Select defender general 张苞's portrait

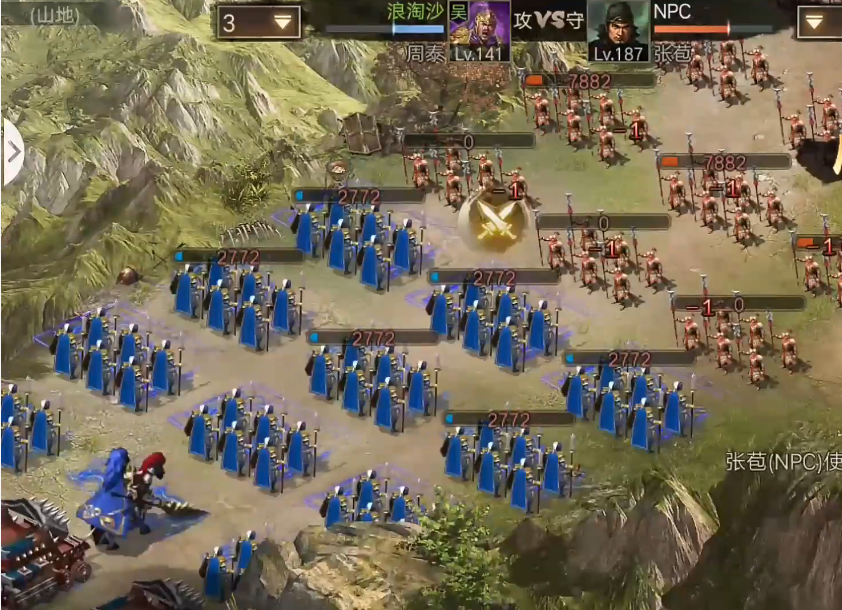point(618,30)
